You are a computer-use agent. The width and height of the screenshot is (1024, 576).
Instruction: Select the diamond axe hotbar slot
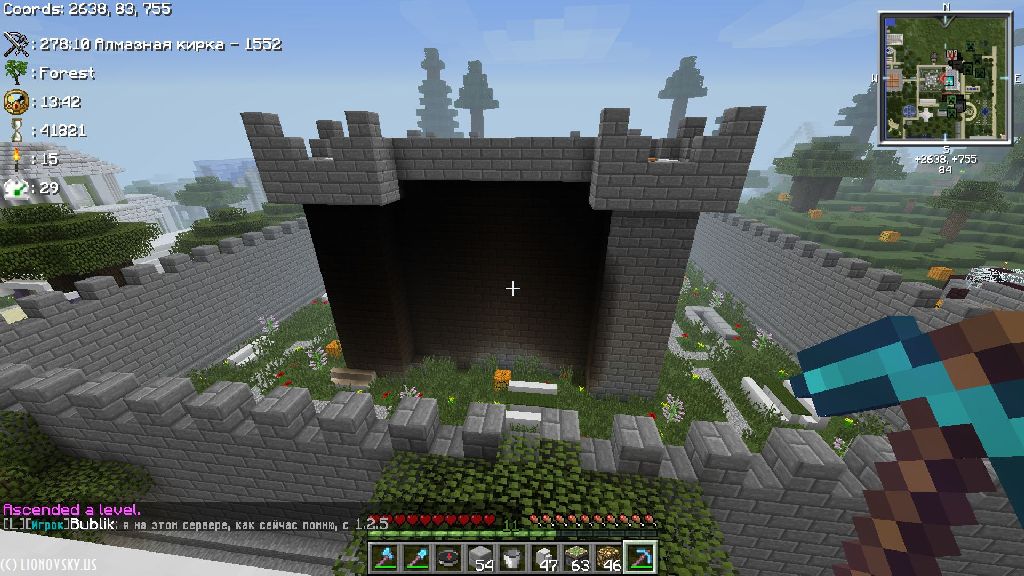pyautogui.click(x=387, y=556)
